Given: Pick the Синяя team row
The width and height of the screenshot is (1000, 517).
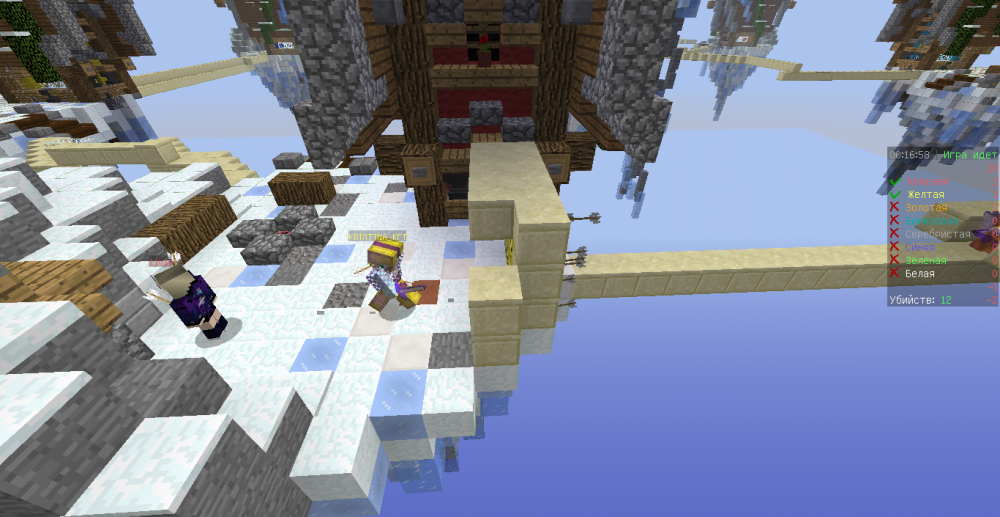Looking at the screenshot, I should click(922, 246).
